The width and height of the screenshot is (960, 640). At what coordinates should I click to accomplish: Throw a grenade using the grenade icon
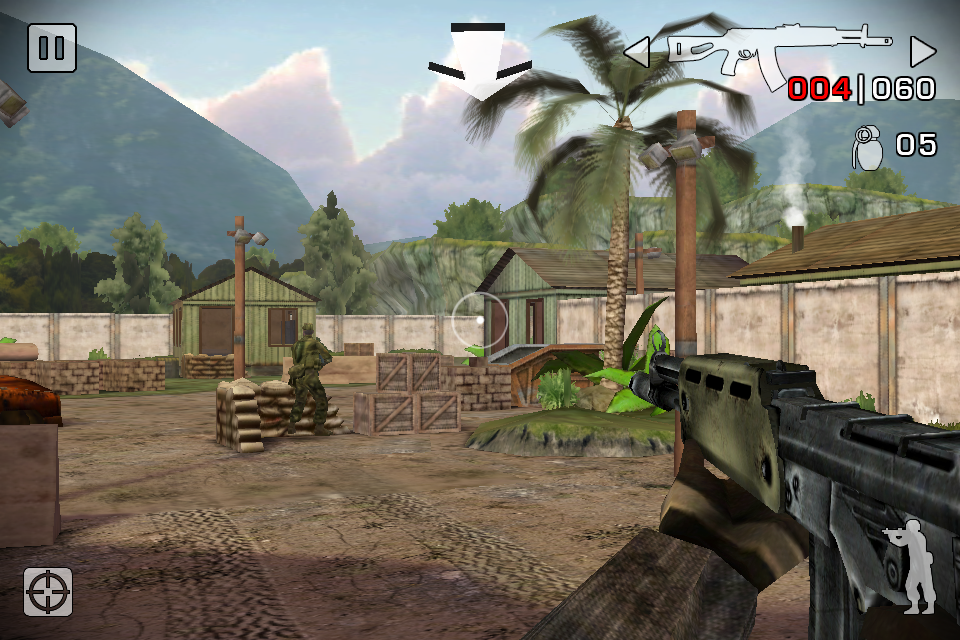(x=866, y=146)
